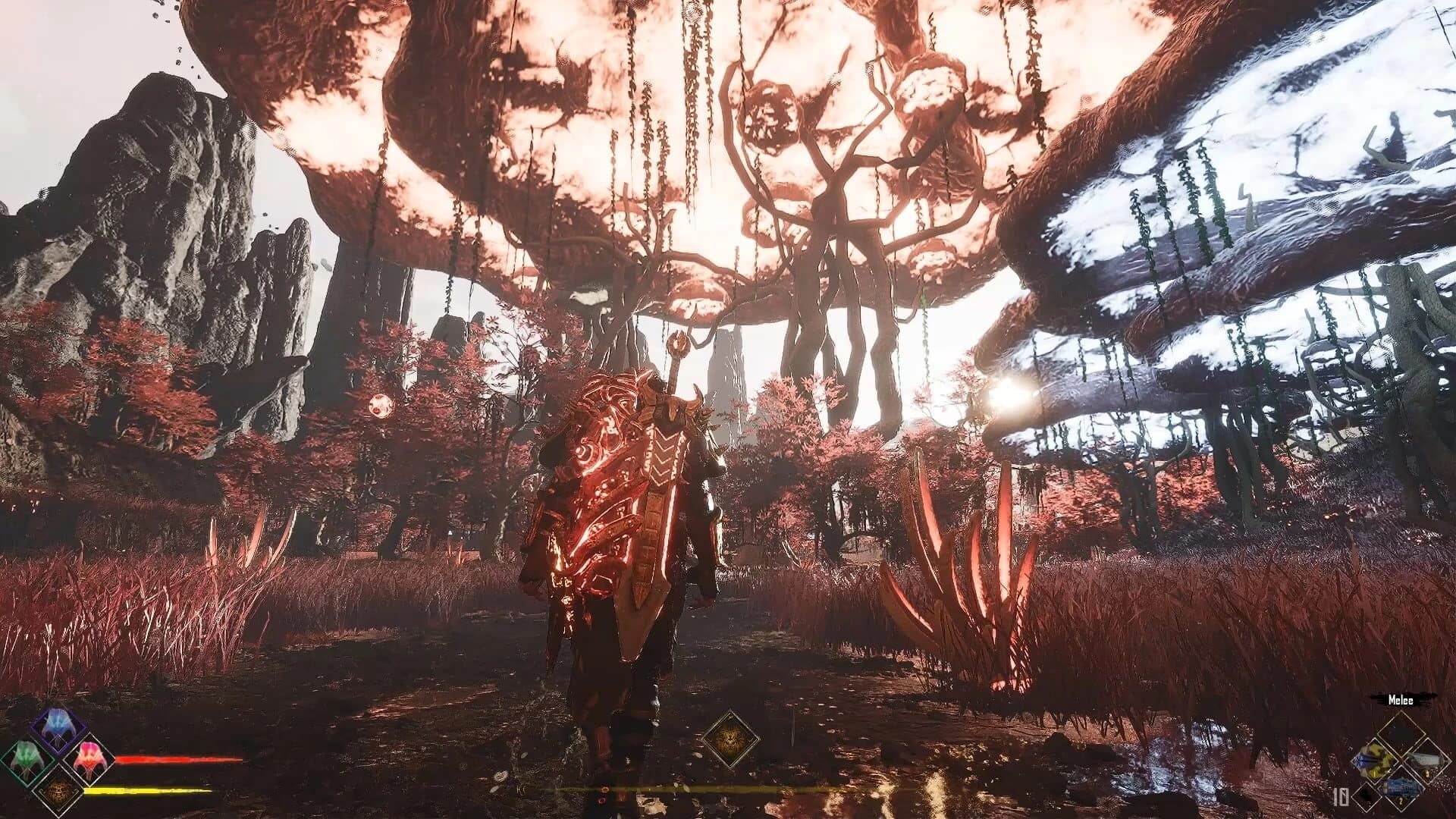Open the ability diamond cluster menu
Viewport: 1456px width, 819px height.
click(57, 758)
